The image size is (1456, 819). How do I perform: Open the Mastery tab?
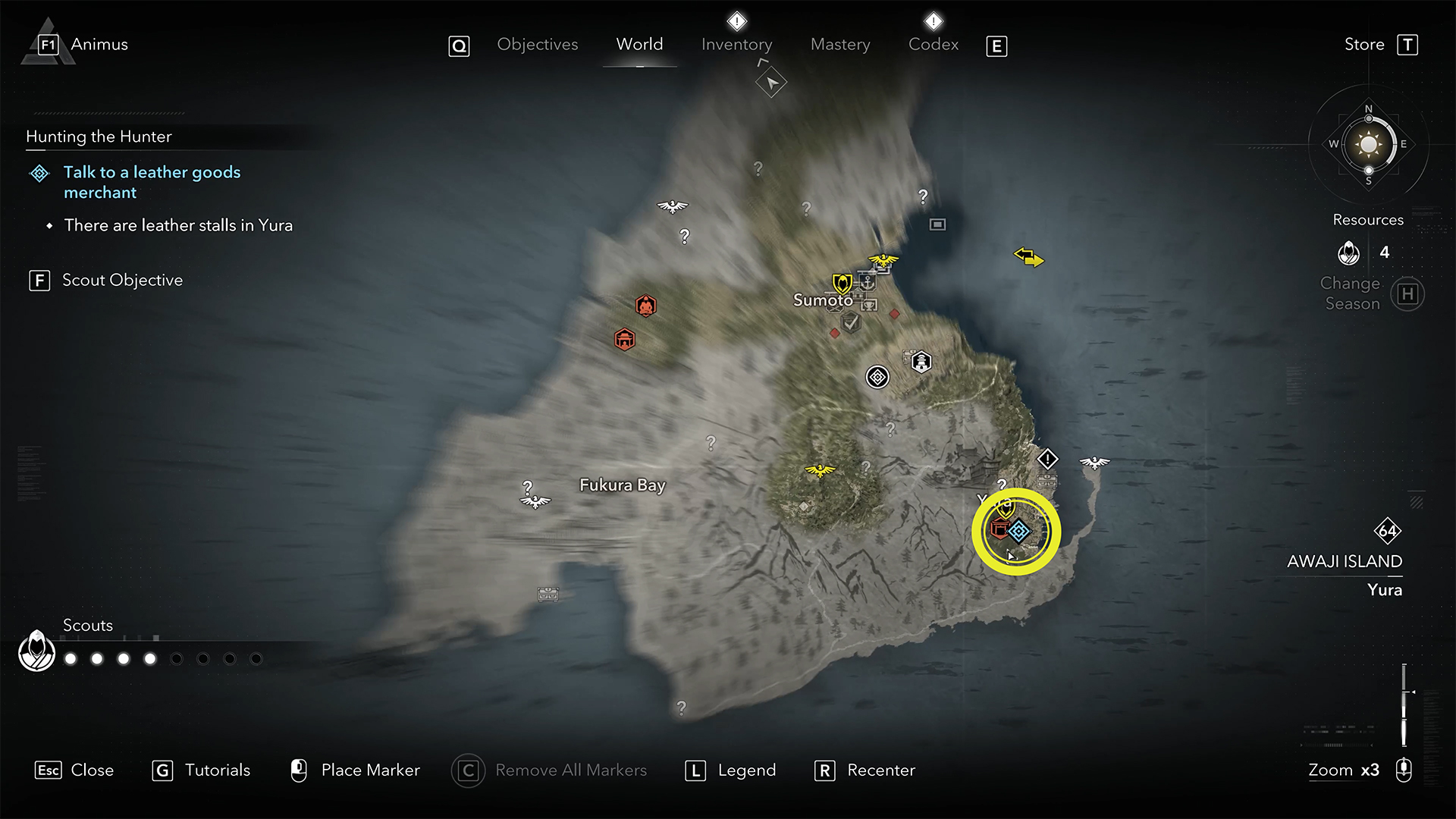pyautogui.click(x=840, y=45)
